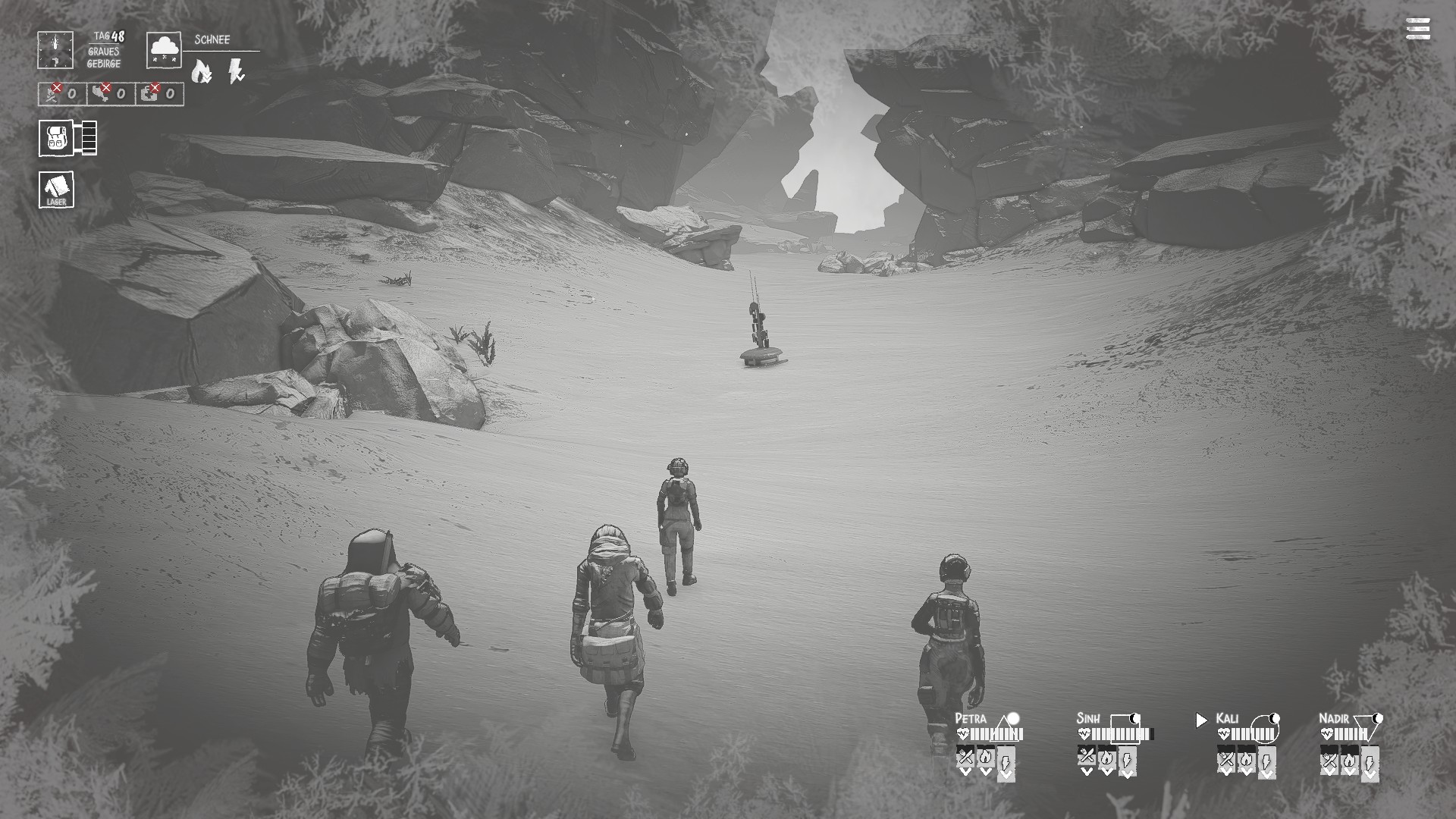Set up camp with the Lager button
1456x819 pixels.
(57, 189)
